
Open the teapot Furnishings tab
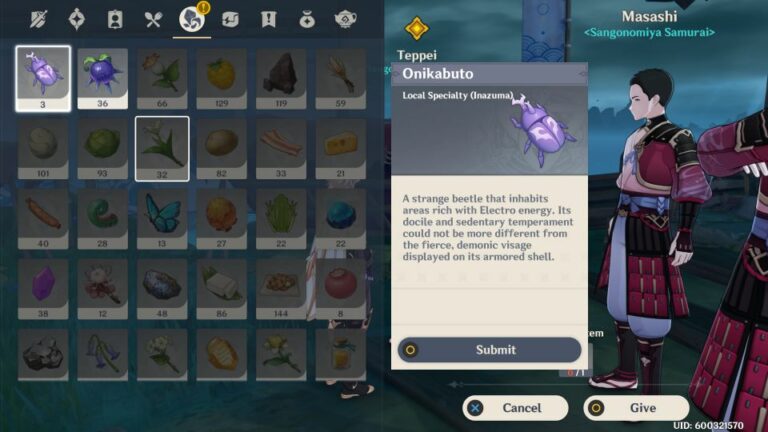click(346, 19)
